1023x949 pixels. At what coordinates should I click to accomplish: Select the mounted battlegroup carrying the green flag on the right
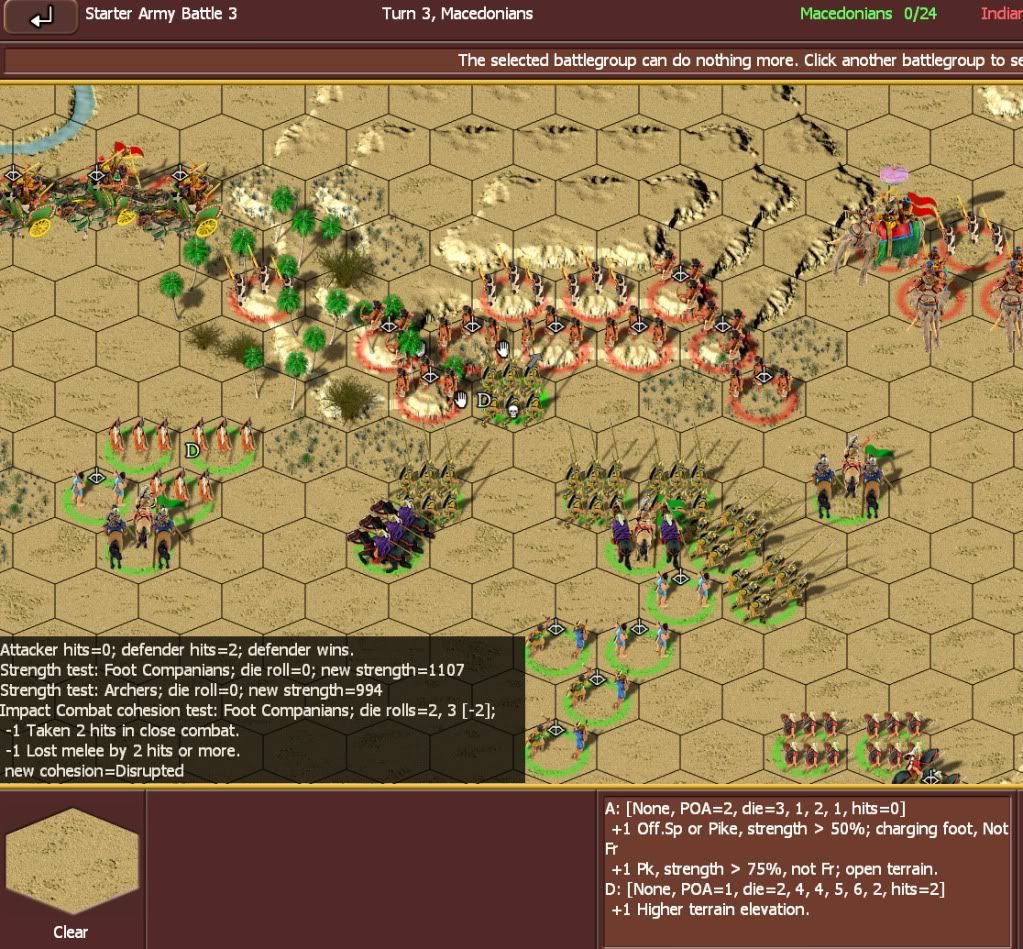pos(848,480)
